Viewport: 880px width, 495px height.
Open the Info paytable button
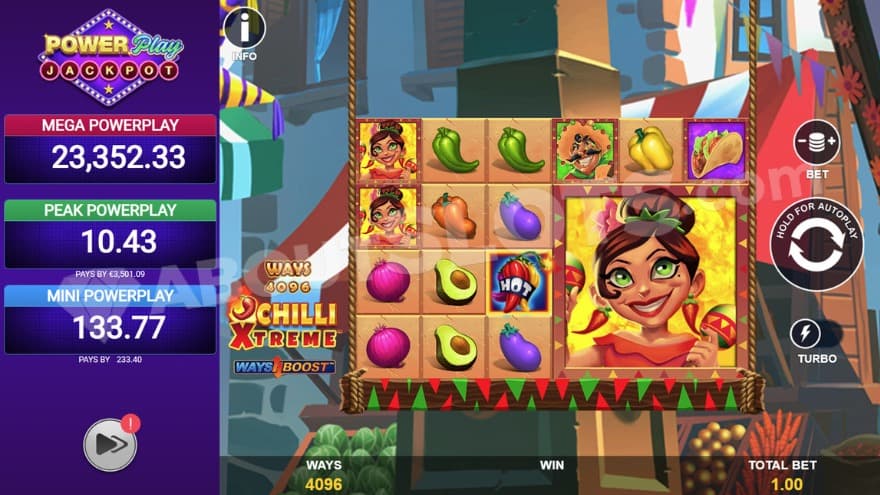click(x=244, y=29)
